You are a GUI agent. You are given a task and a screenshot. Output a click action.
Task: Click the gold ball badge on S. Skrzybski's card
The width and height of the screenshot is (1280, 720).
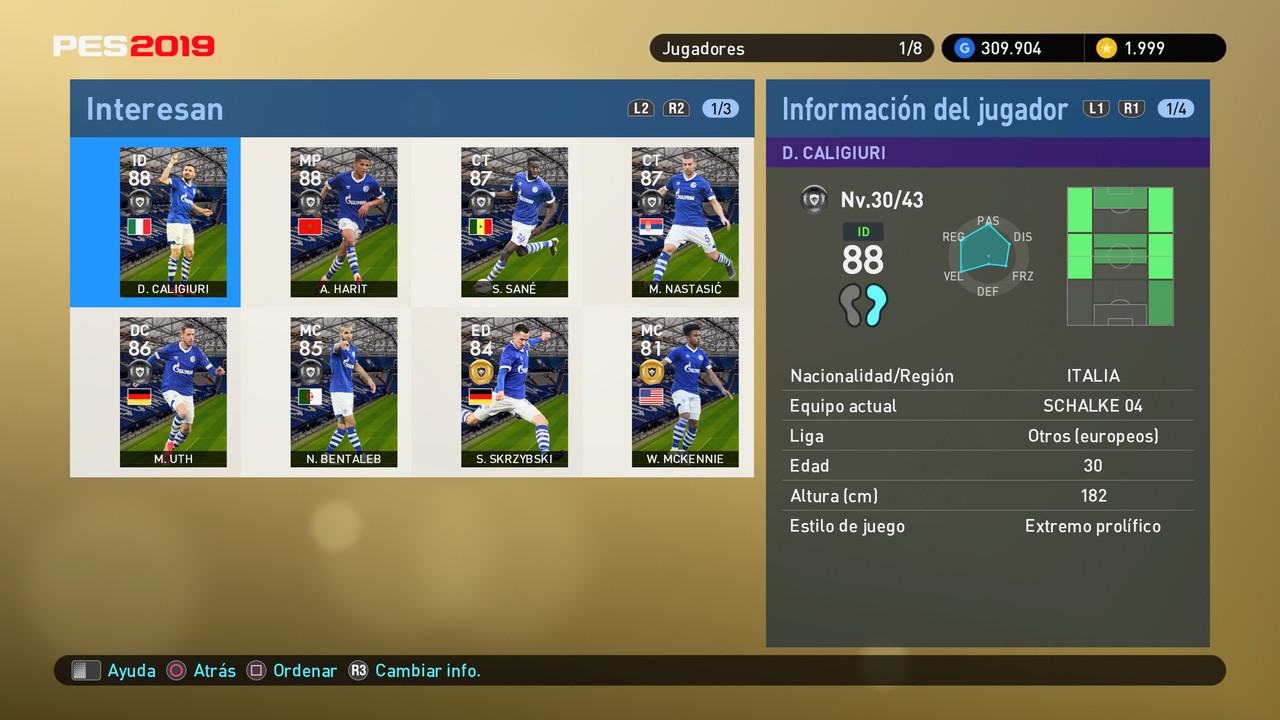tap(479, 370)
